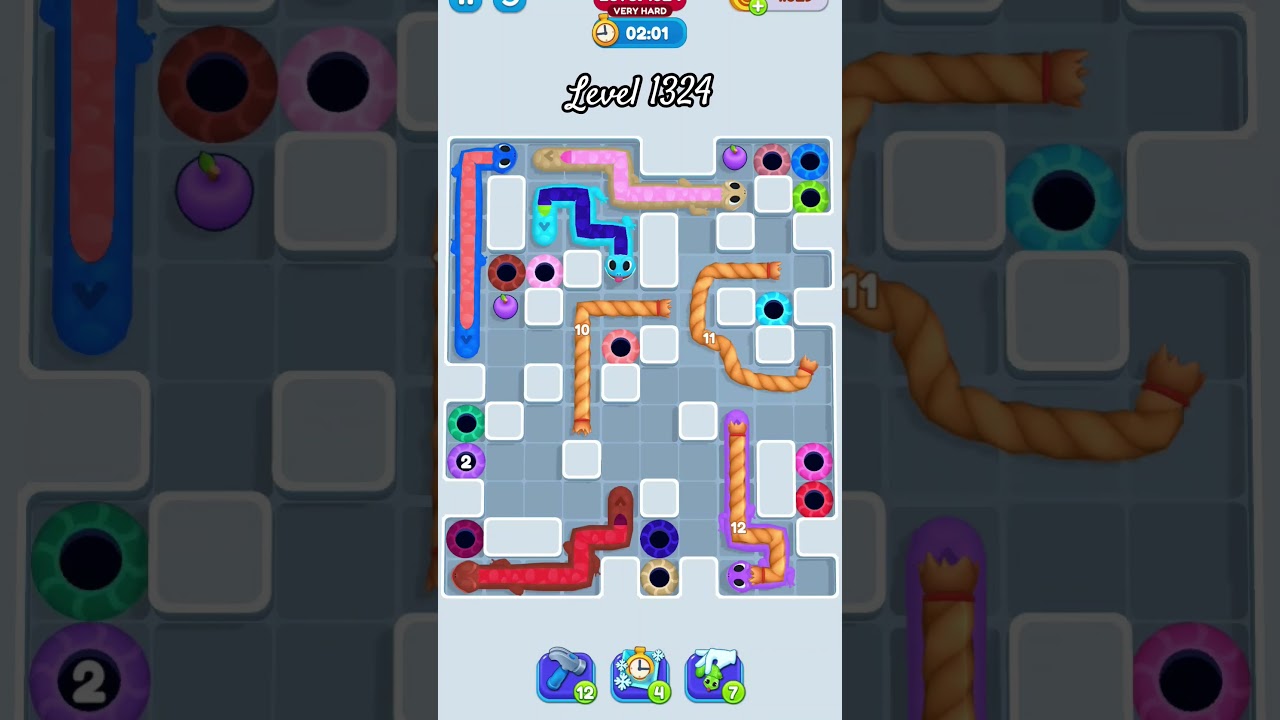1280x720 pixels.
Task: Select the cyan hole with the number 2
Action: pos(464,462)
